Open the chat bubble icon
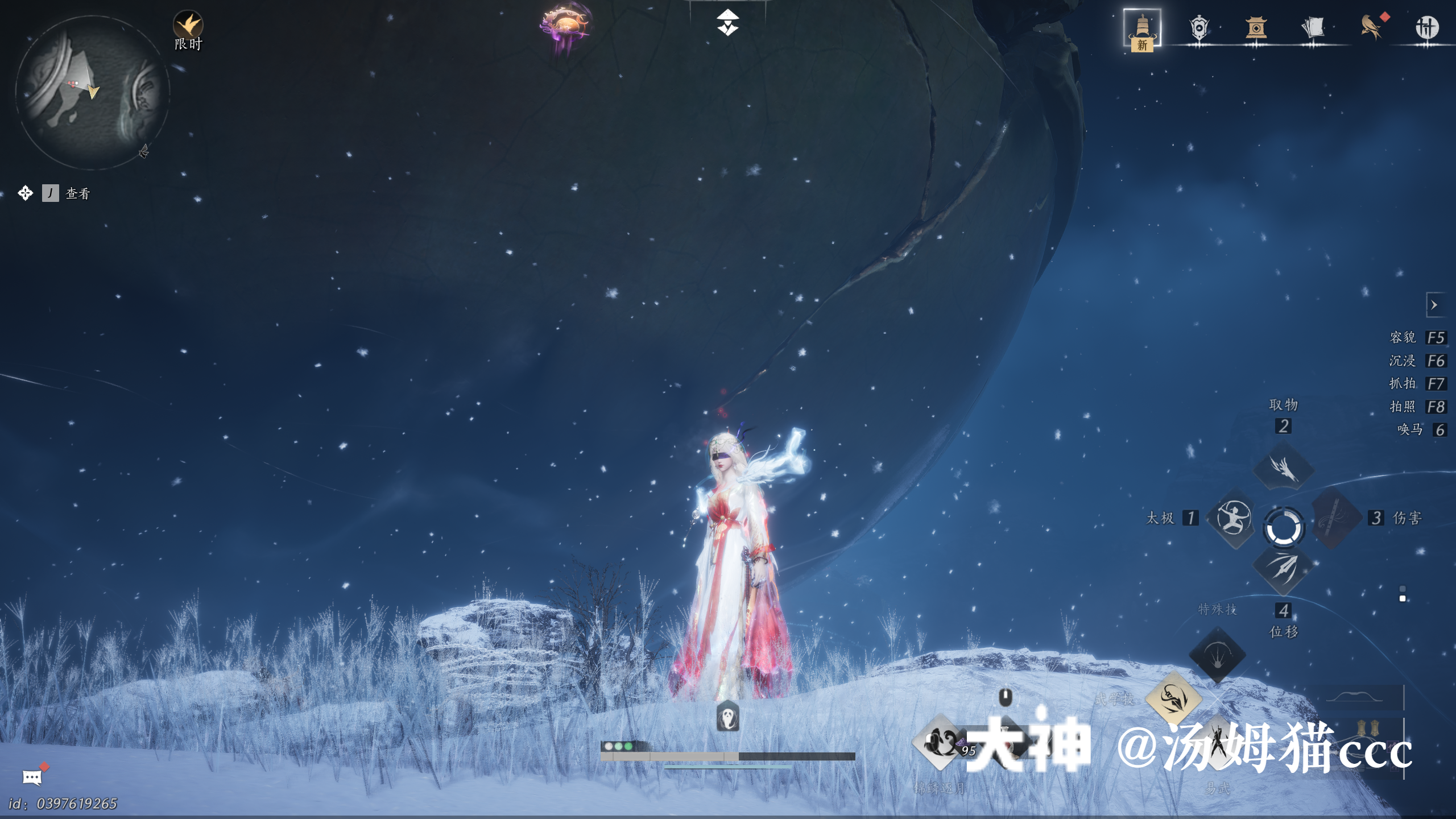Image resolution: width=1456 pixels, height=819 pixels. [x=32, y=777]
